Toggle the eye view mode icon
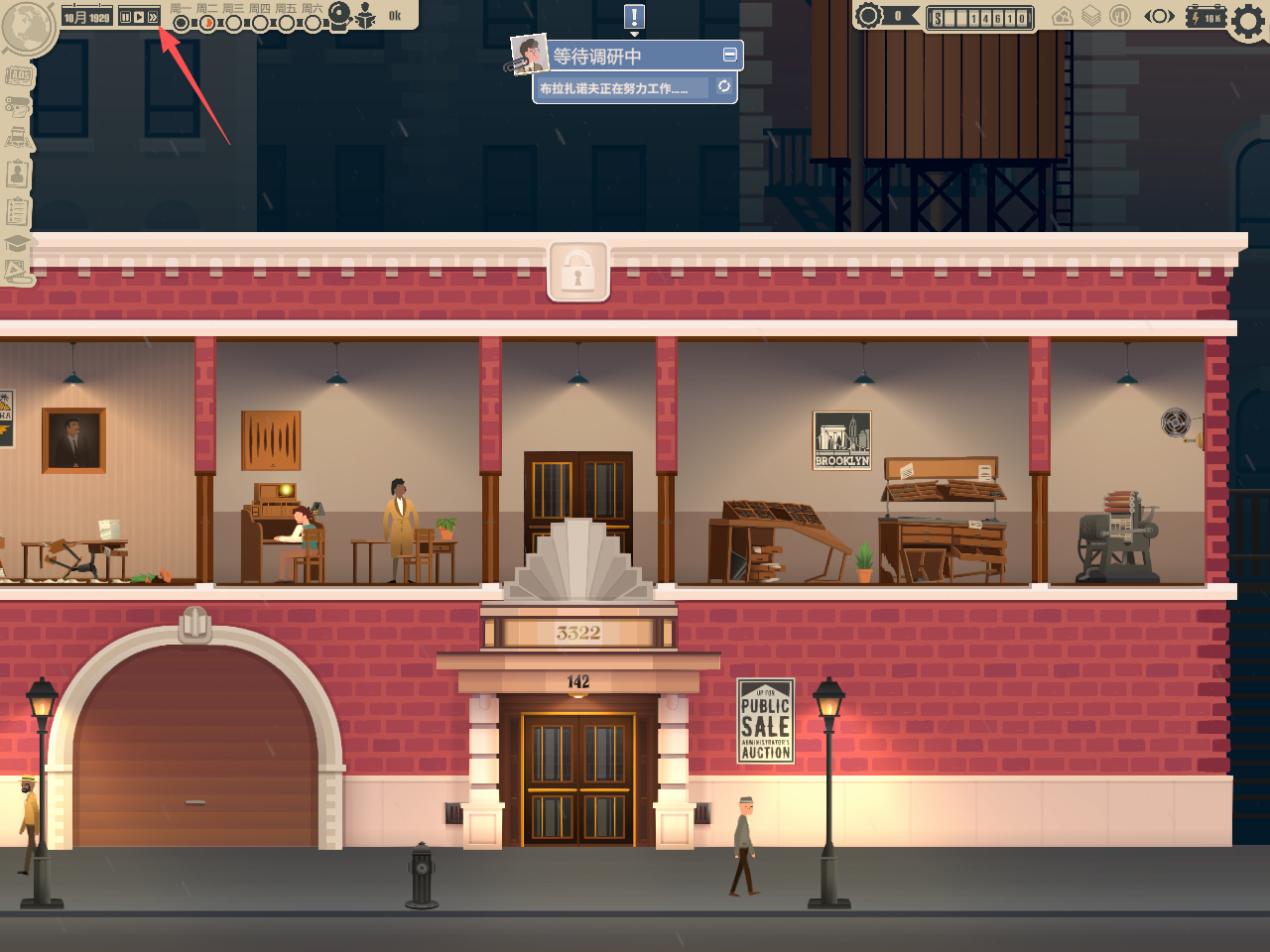This screenshot has height=952, width=1270. pyautogui.click(x=1159, y=16)
